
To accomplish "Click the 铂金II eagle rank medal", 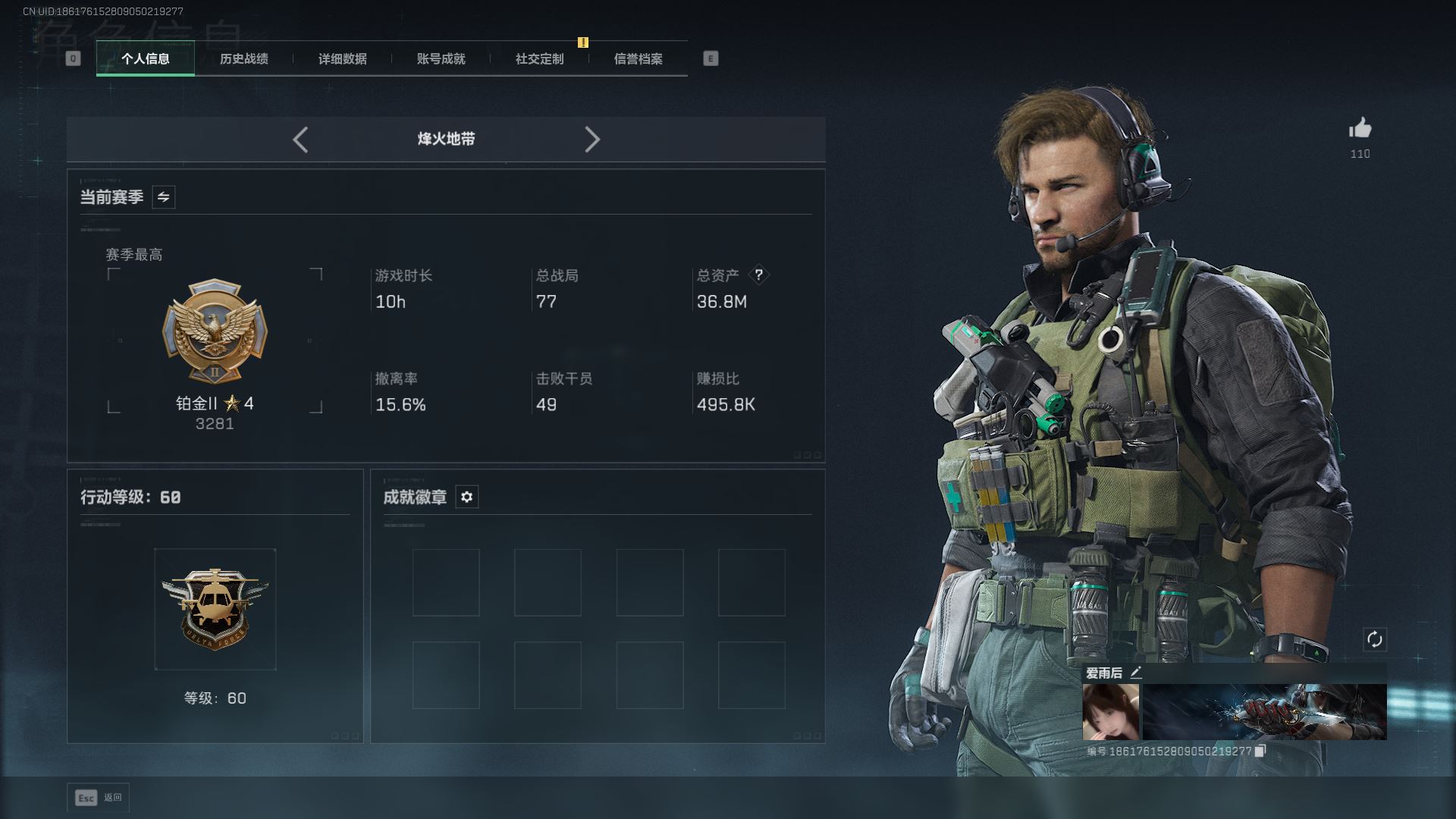I will tap(215, 331).
